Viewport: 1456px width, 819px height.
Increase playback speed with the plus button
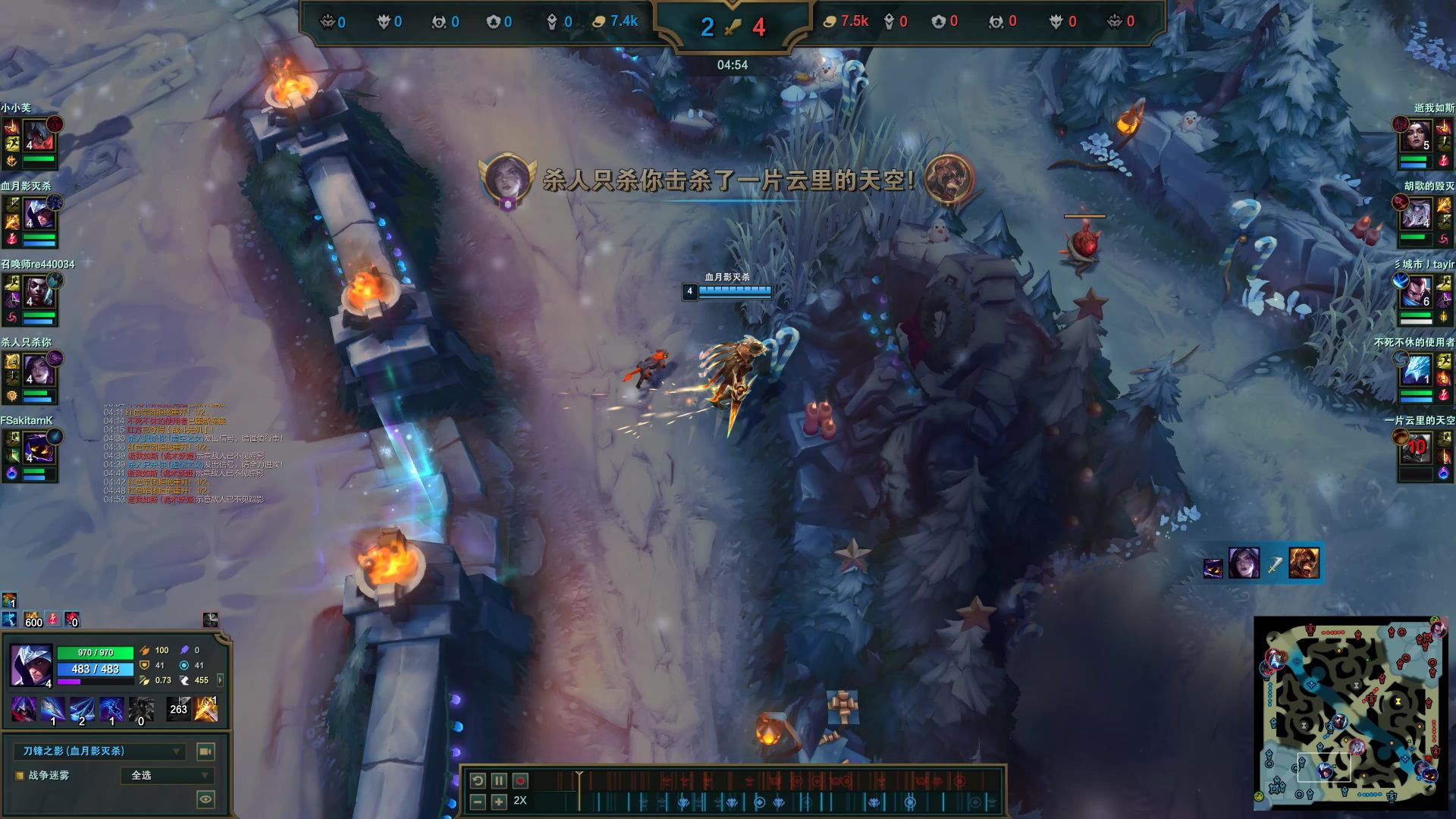[499, 802]
